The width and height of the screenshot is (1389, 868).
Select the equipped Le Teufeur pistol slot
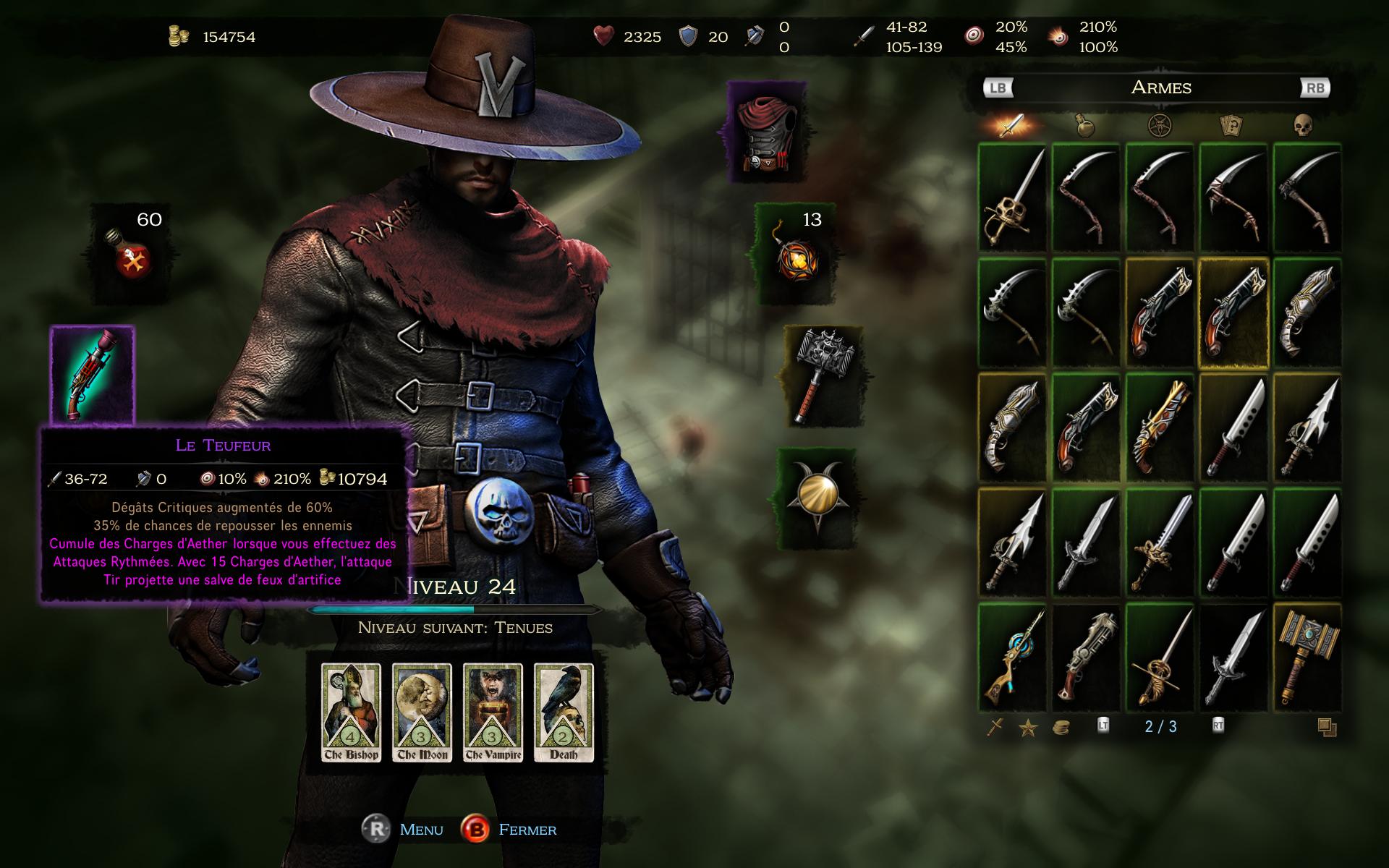(x=92, y=374)
